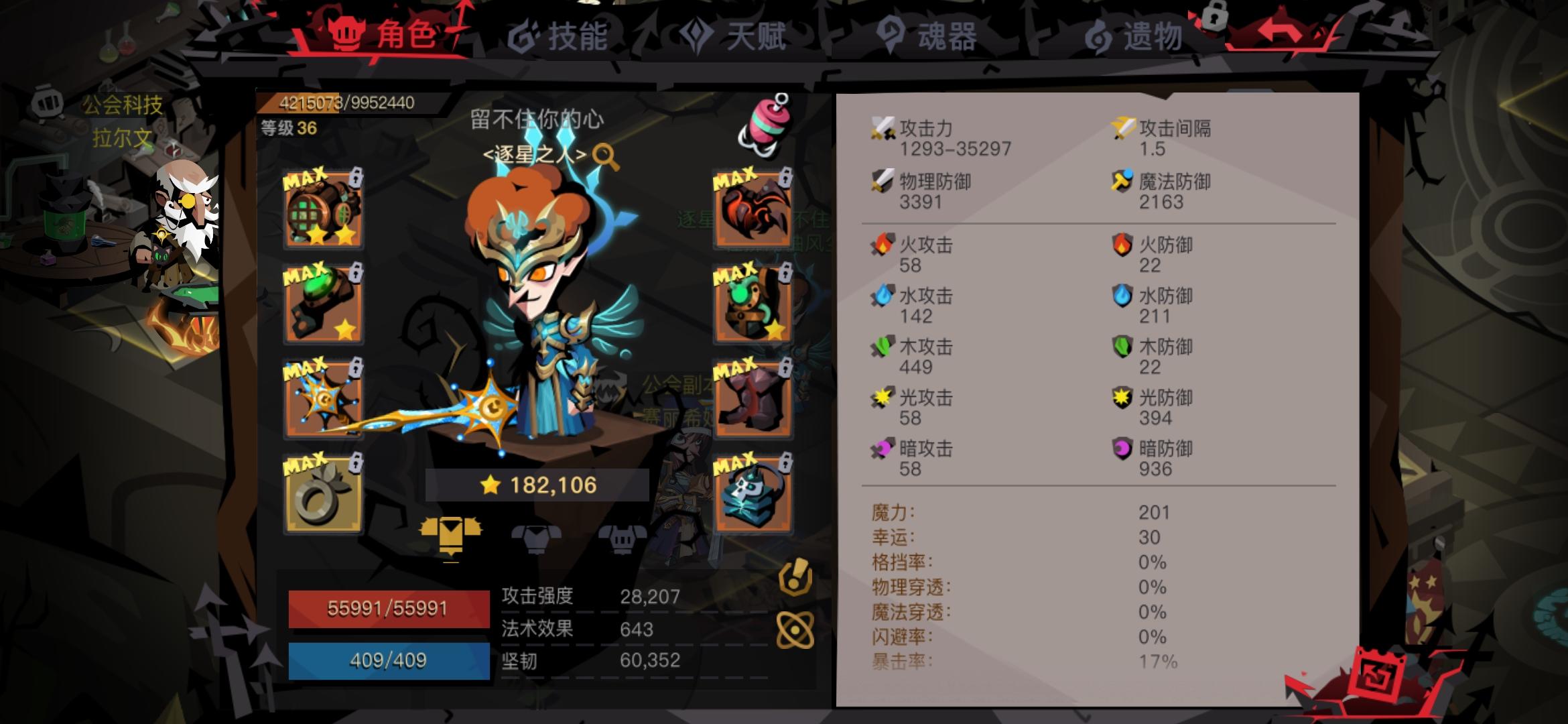
Task: Select the helmet equipment slot with green gem
Action: point(324,303)
